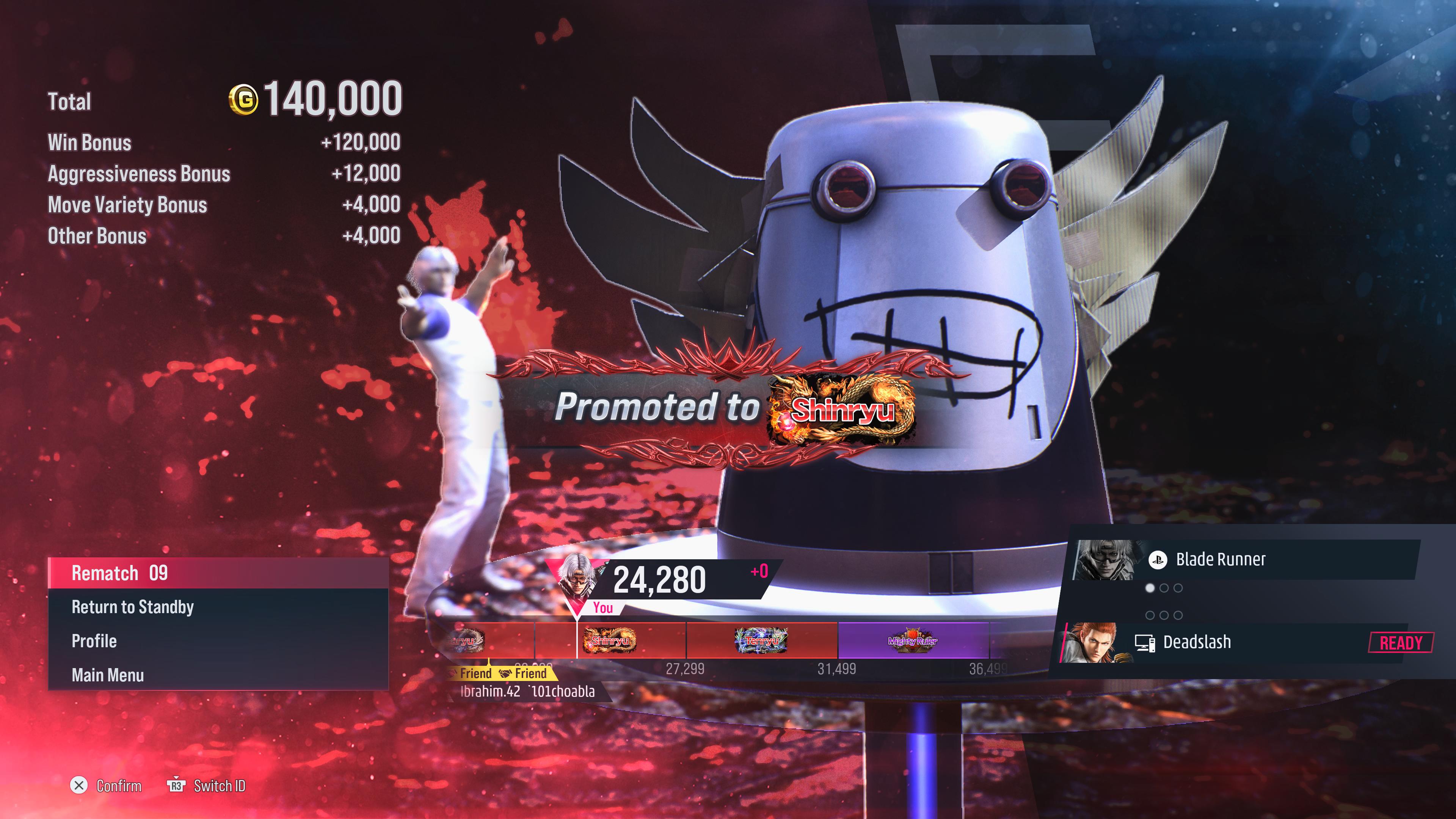The width and height of the screenshot is (1456, 819).
Task: Select the Blade Runner player row
Action: click(x=1244, y=560)
